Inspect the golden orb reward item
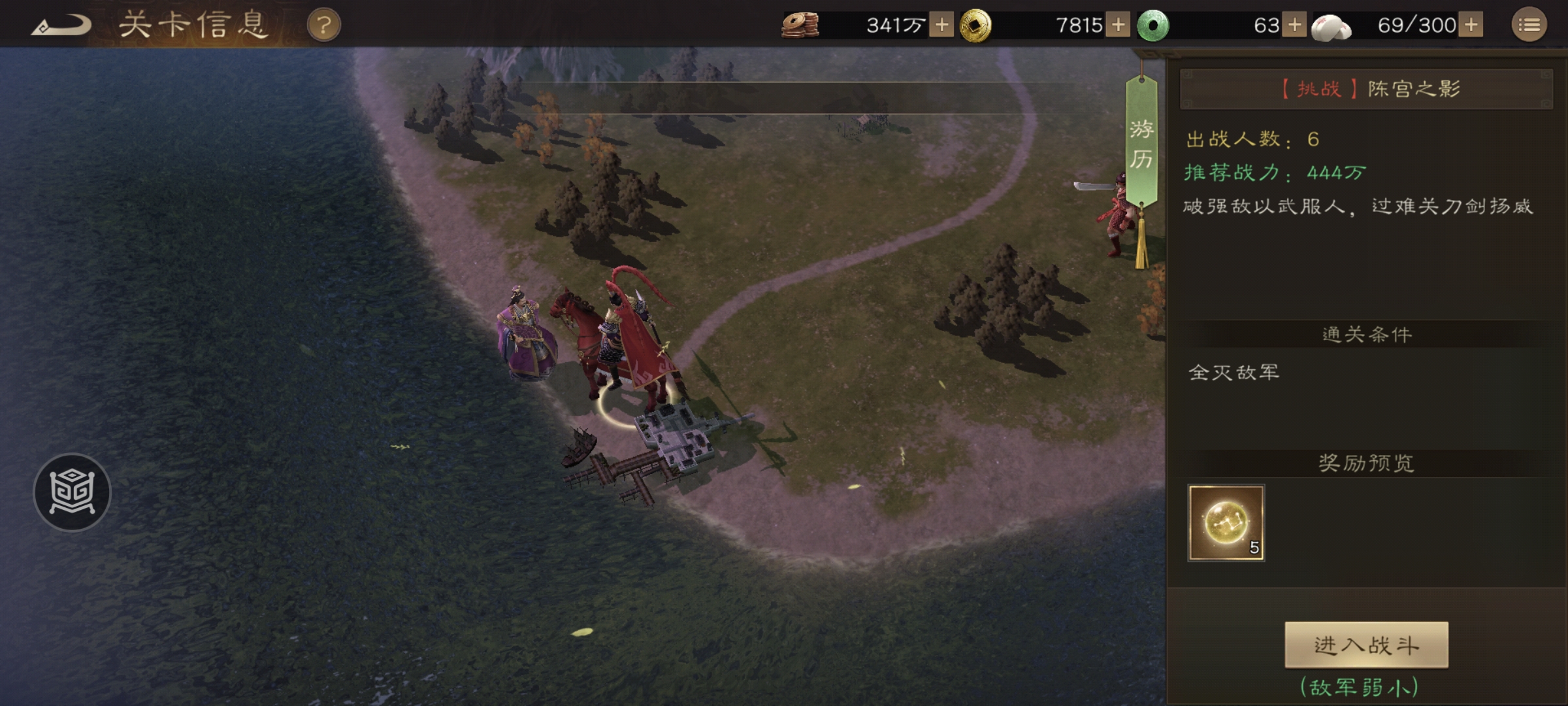 [1226, 522]
